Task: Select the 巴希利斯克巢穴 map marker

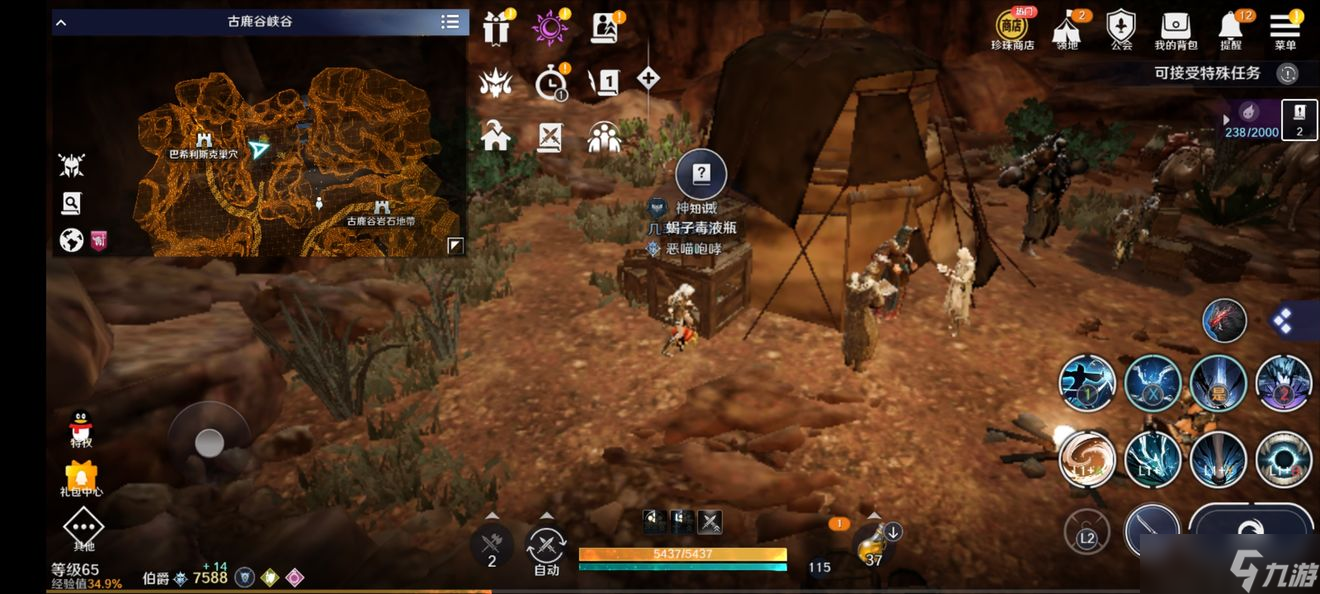Action: coord(204,140)
